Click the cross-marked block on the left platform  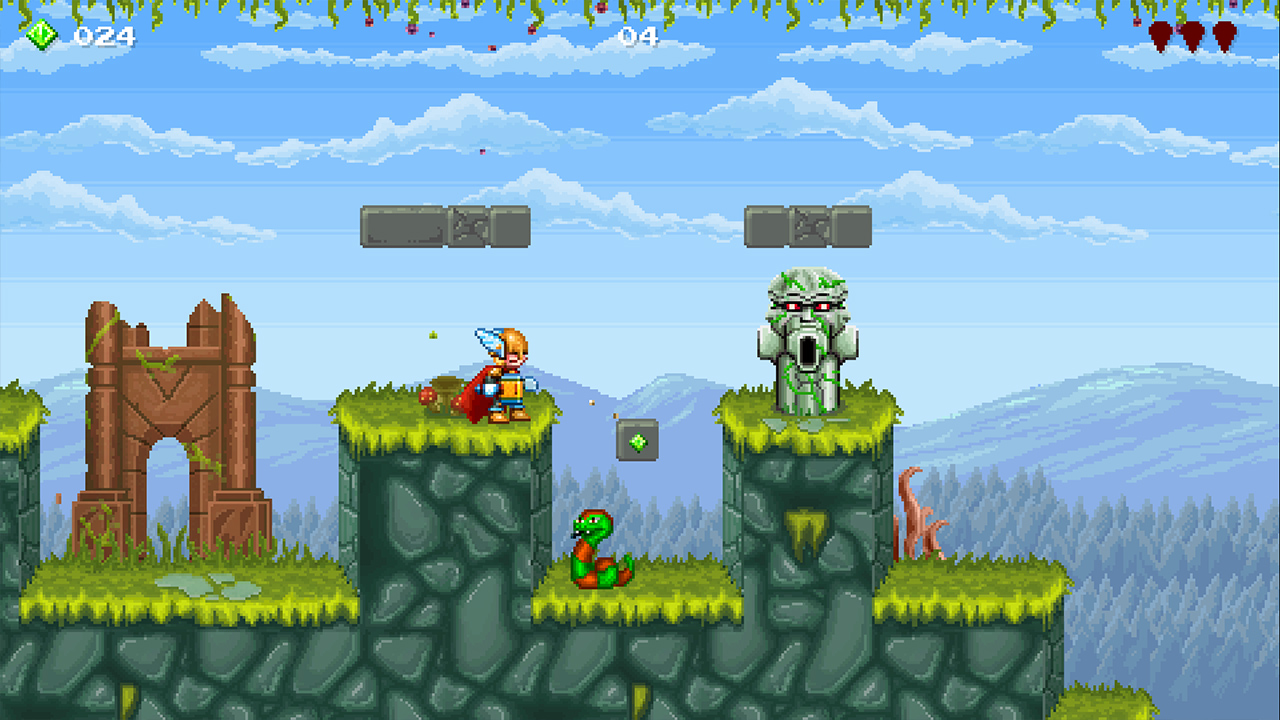click(x=464, y=225)
